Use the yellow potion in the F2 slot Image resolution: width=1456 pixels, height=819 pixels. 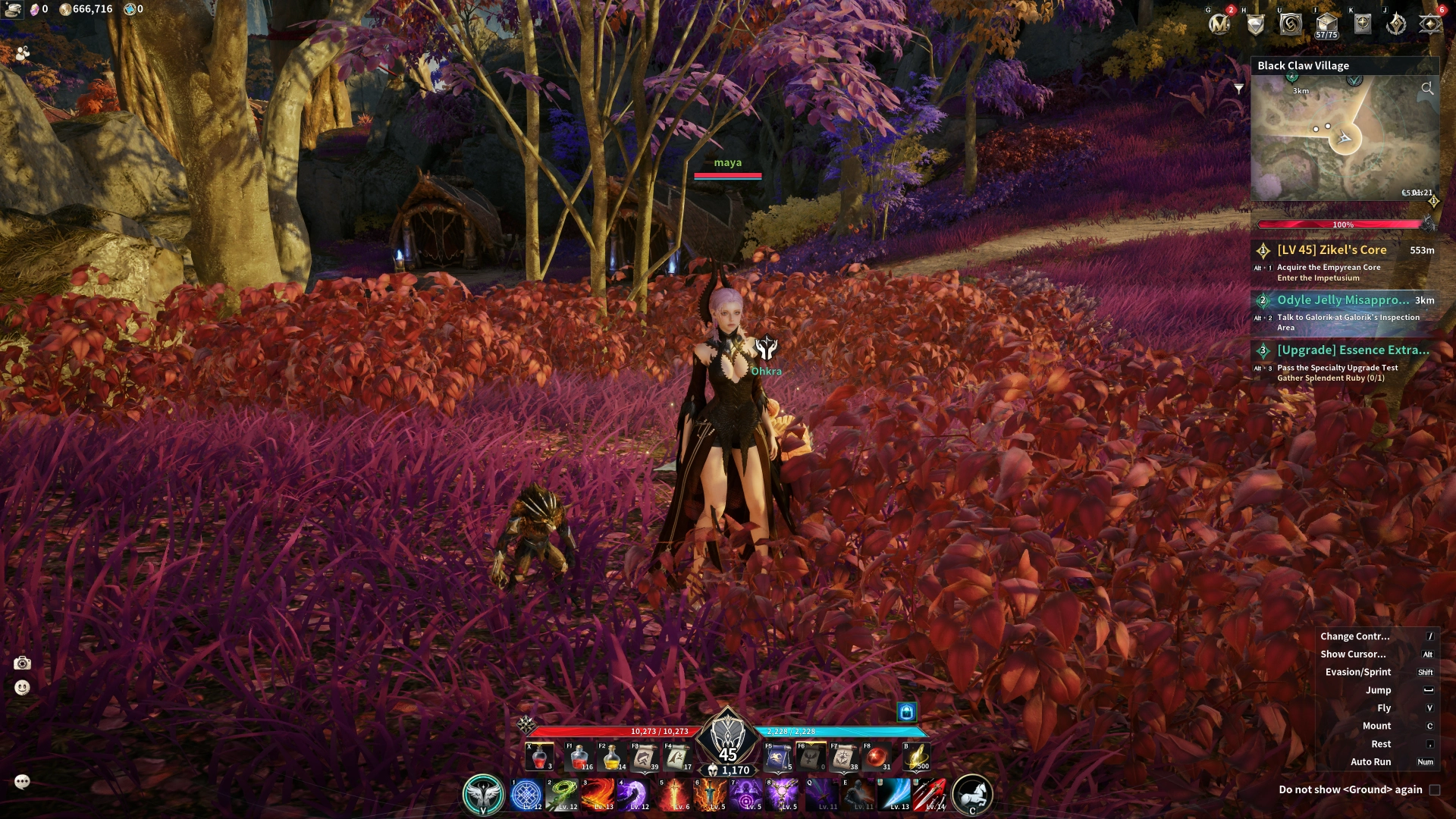click(611, 757)
